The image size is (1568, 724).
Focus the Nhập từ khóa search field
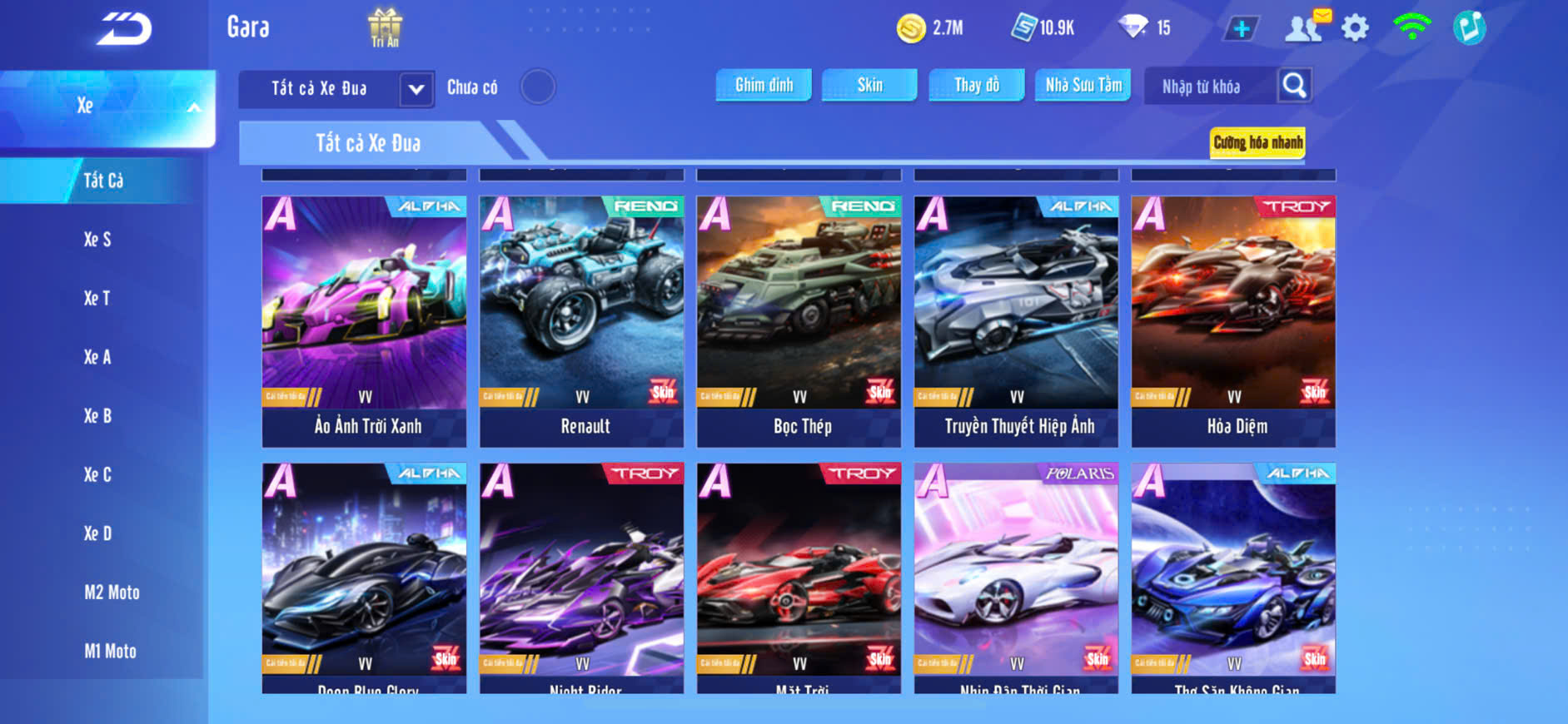point(1206,87)
